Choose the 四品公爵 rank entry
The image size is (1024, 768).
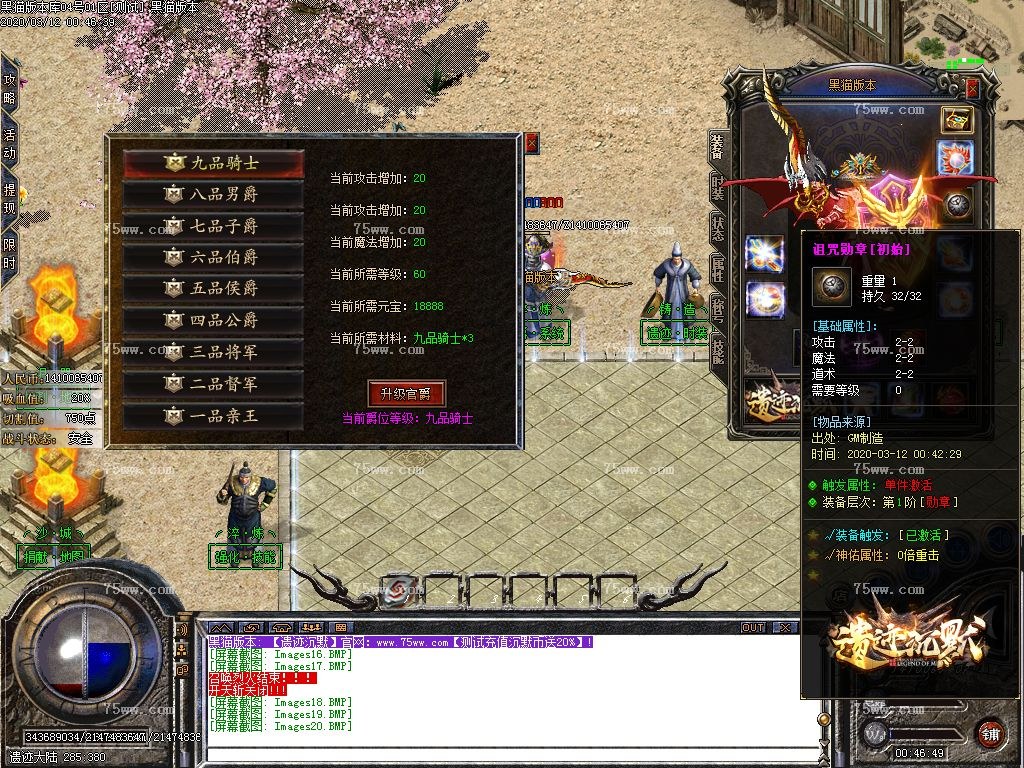pos(213,321)
